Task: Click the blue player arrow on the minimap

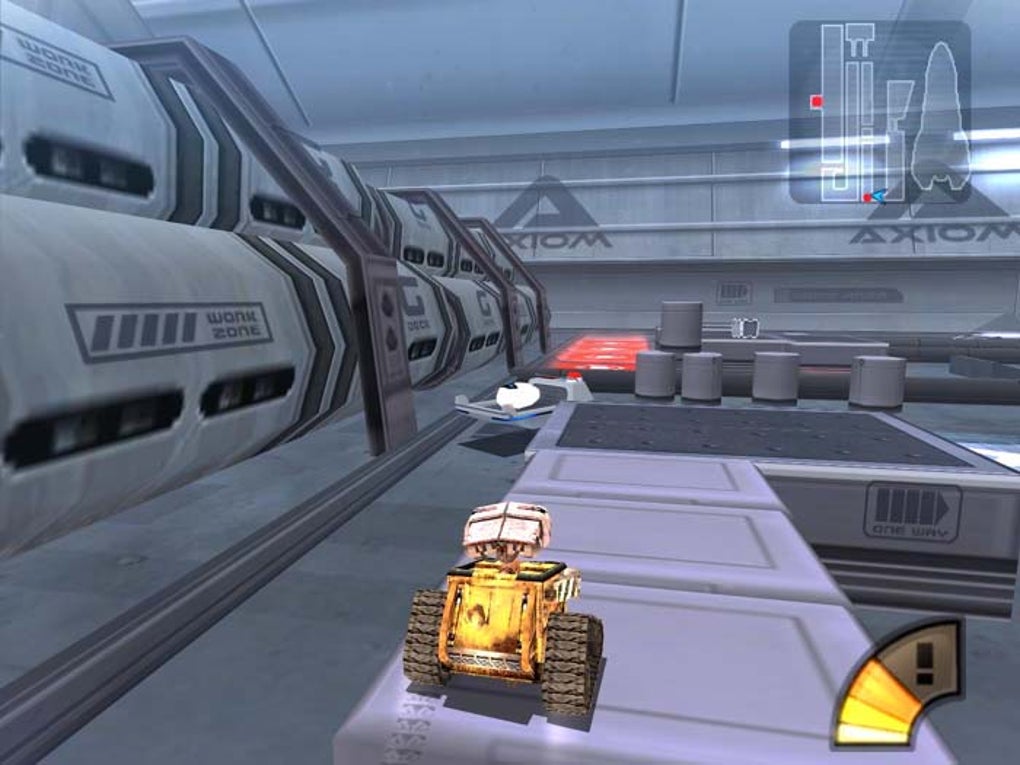Action: point(877,197)
